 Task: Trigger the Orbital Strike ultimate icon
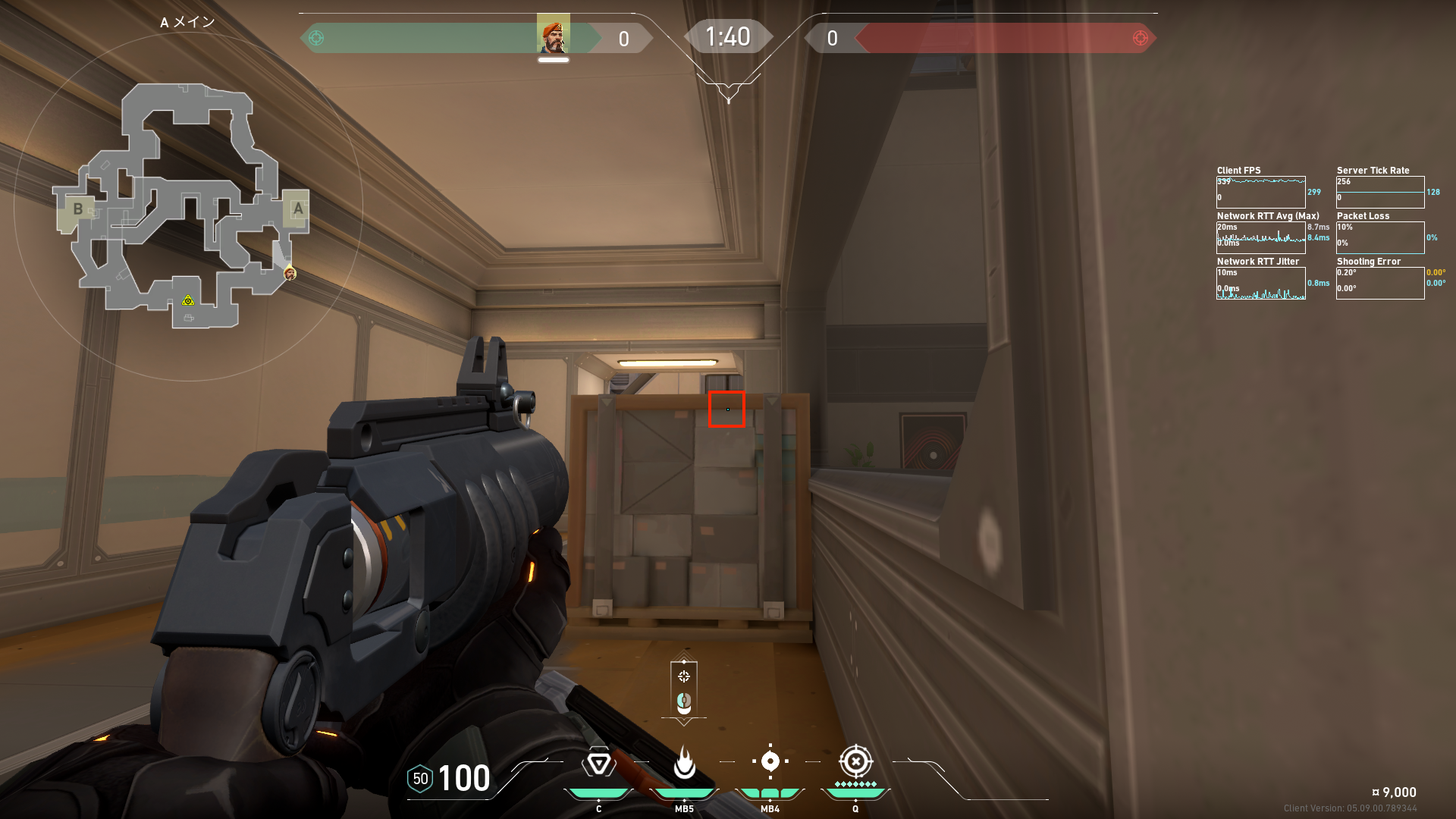click(855, 761)
